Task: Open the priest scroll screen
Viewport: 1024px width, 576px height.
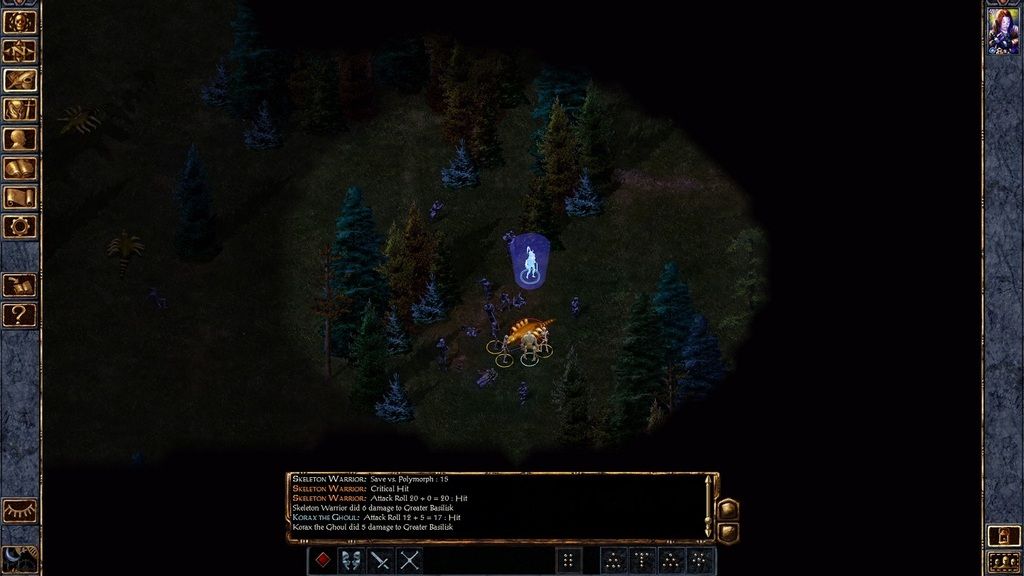Action: click(19, 197)
